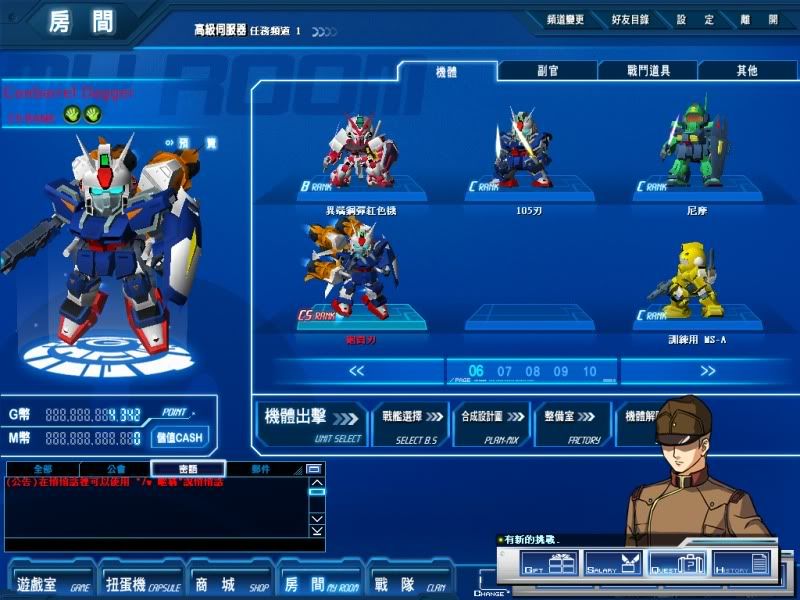The image size is (800, 600).
Task: Open the Quest panel icon
Action: tap(678, 565)
